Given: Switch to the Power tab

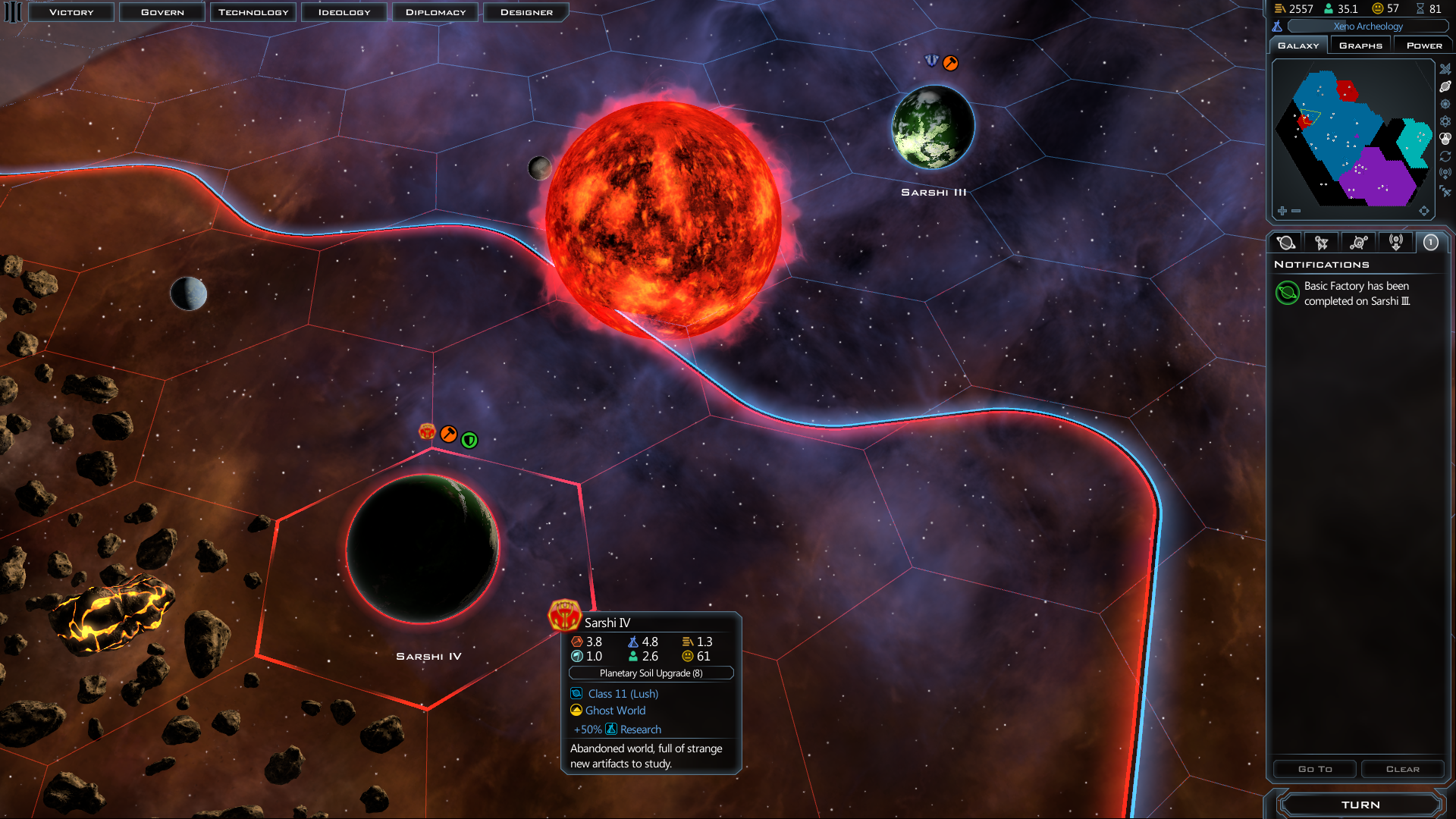Looking at the screenshot, I should point(1424,45).
